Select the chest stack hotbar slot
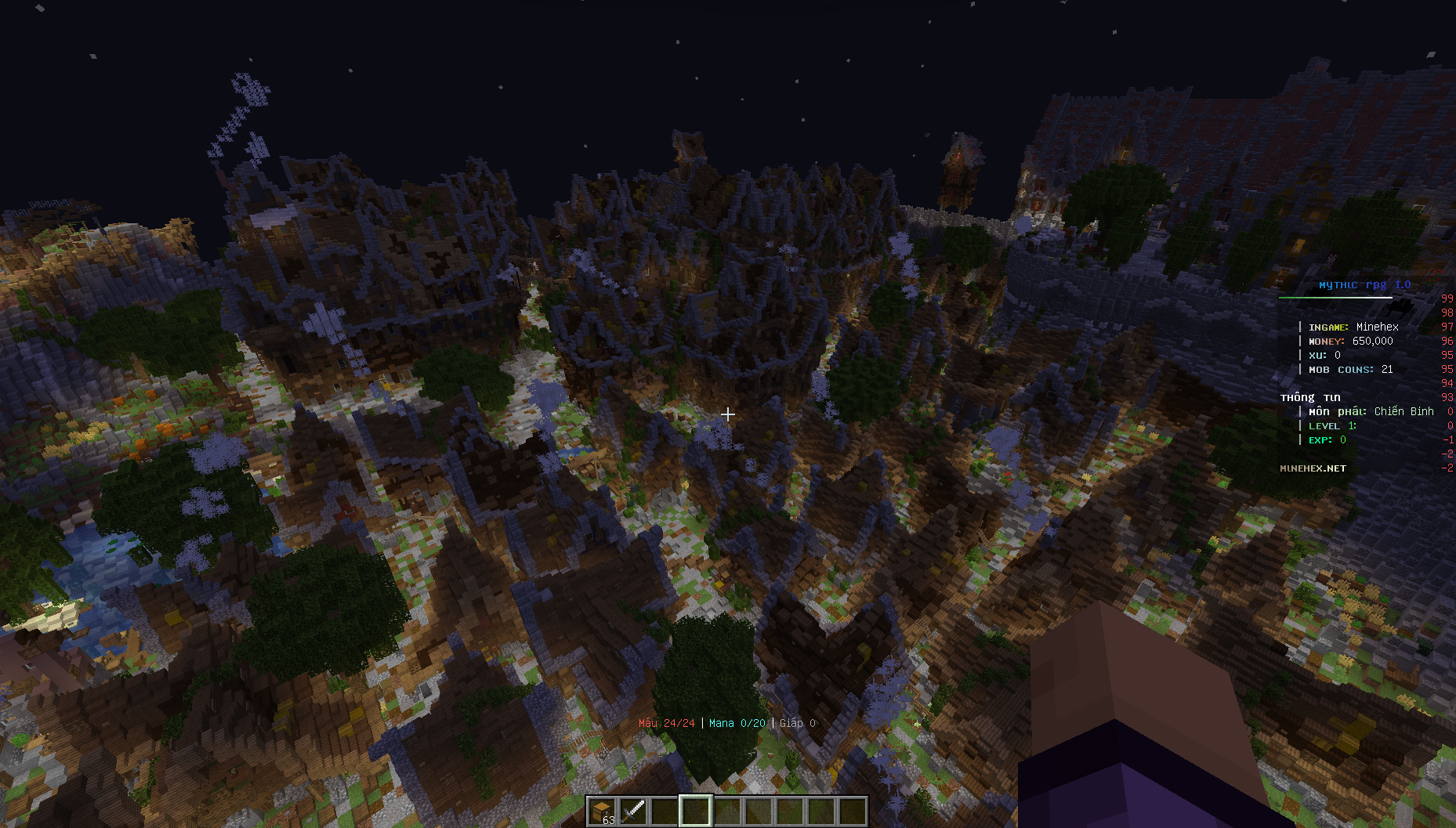The width and height of the screenshot is (1456, 828). [602, 811]
